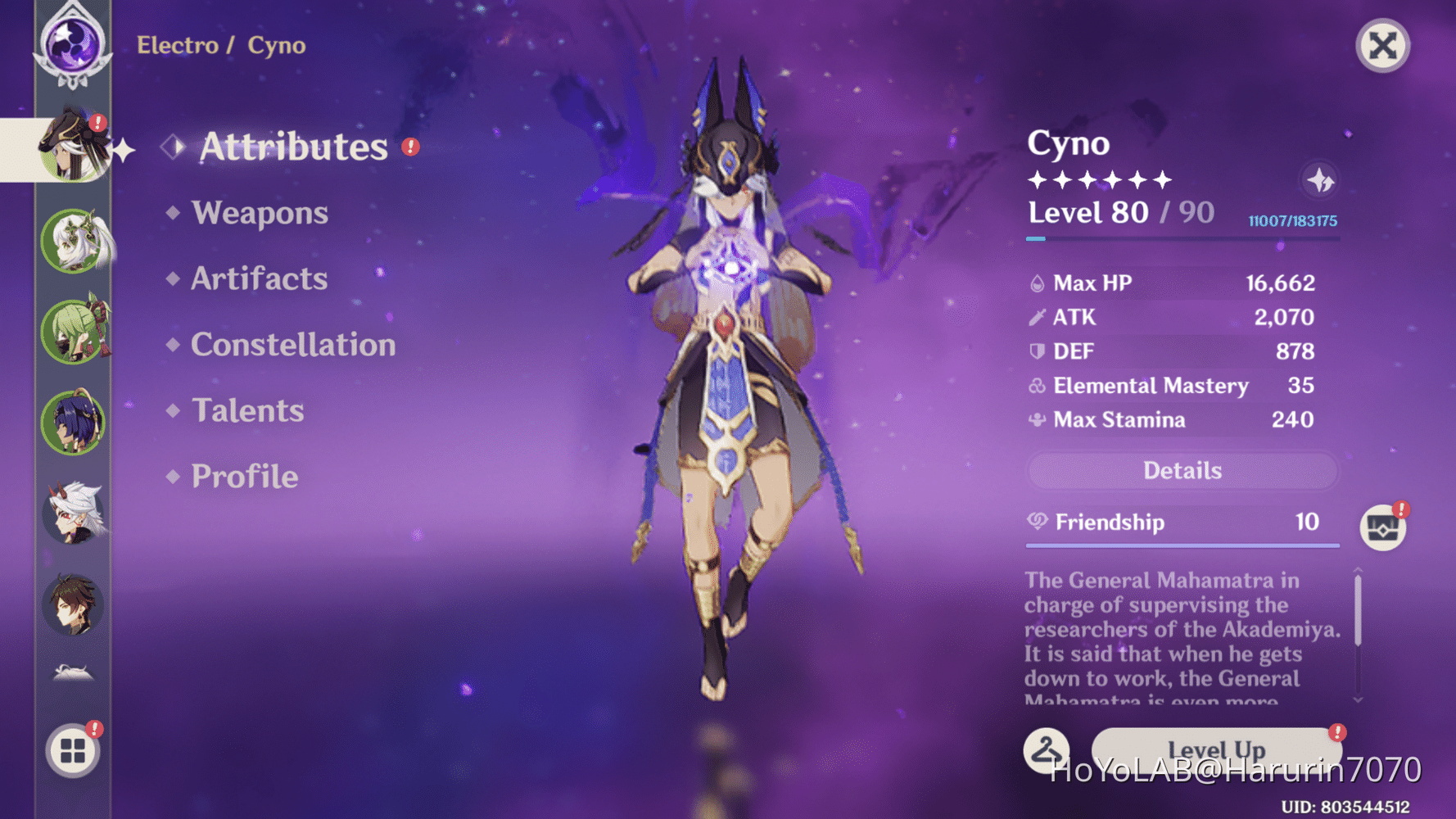
Task: Open Cyno's Profile page
Action: coord(243,476)
